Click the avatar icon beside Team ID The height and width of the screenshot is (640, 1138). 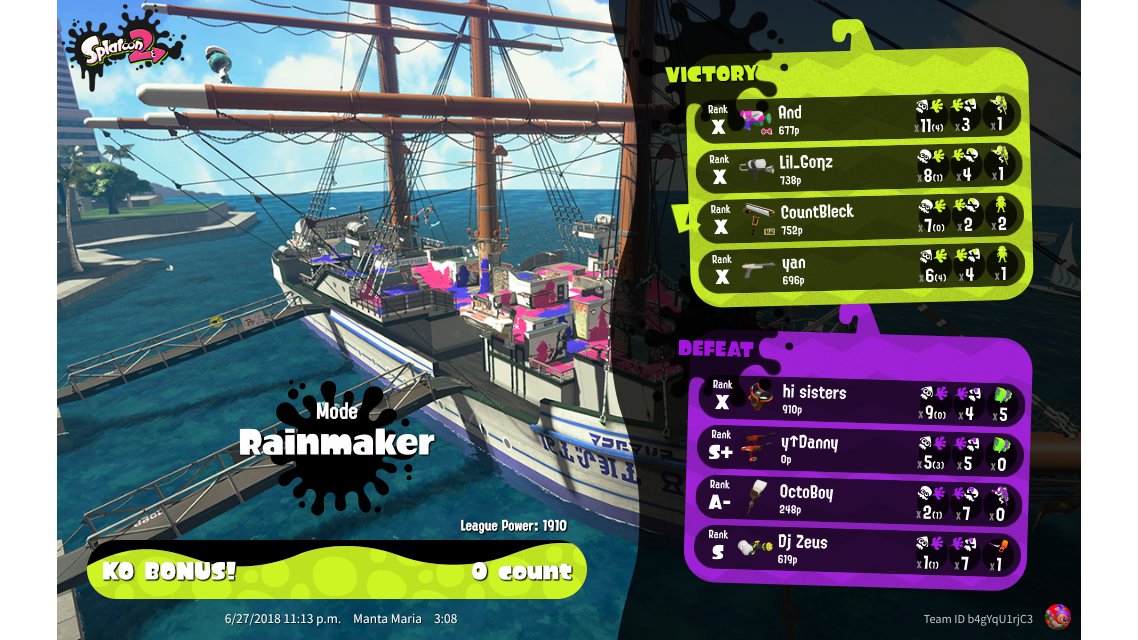tap(1057, 617)
